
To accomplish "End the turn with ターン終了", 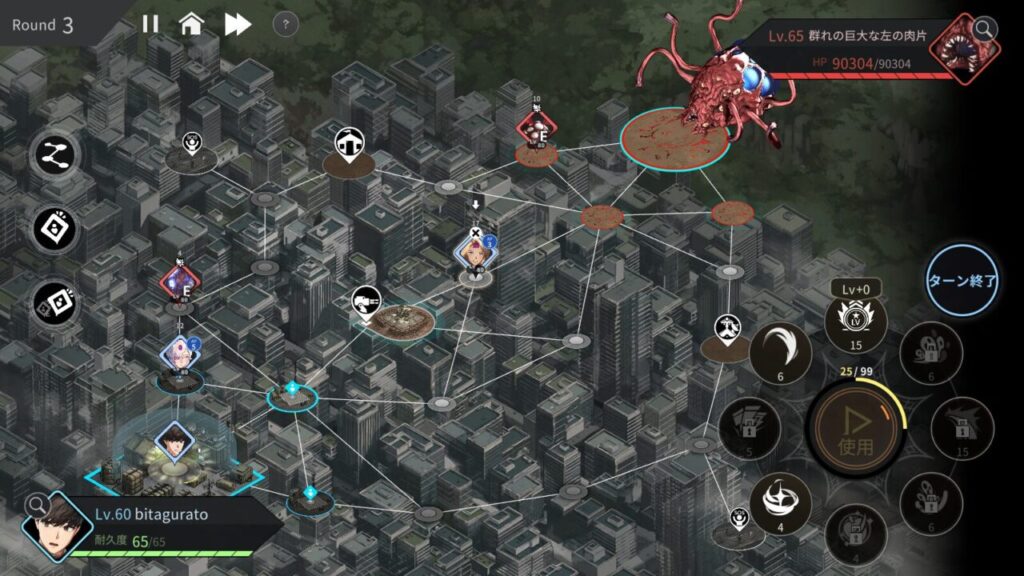I will point(962,281).
